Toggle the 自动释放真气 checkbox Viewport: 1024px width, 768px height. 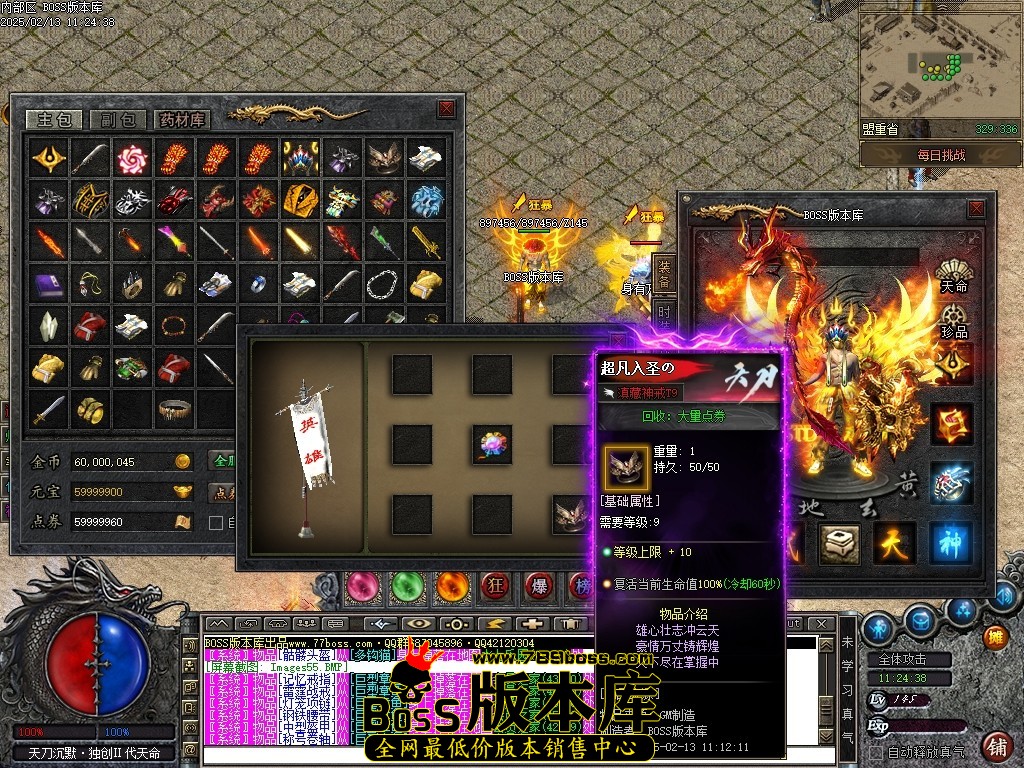pos(877,752)
